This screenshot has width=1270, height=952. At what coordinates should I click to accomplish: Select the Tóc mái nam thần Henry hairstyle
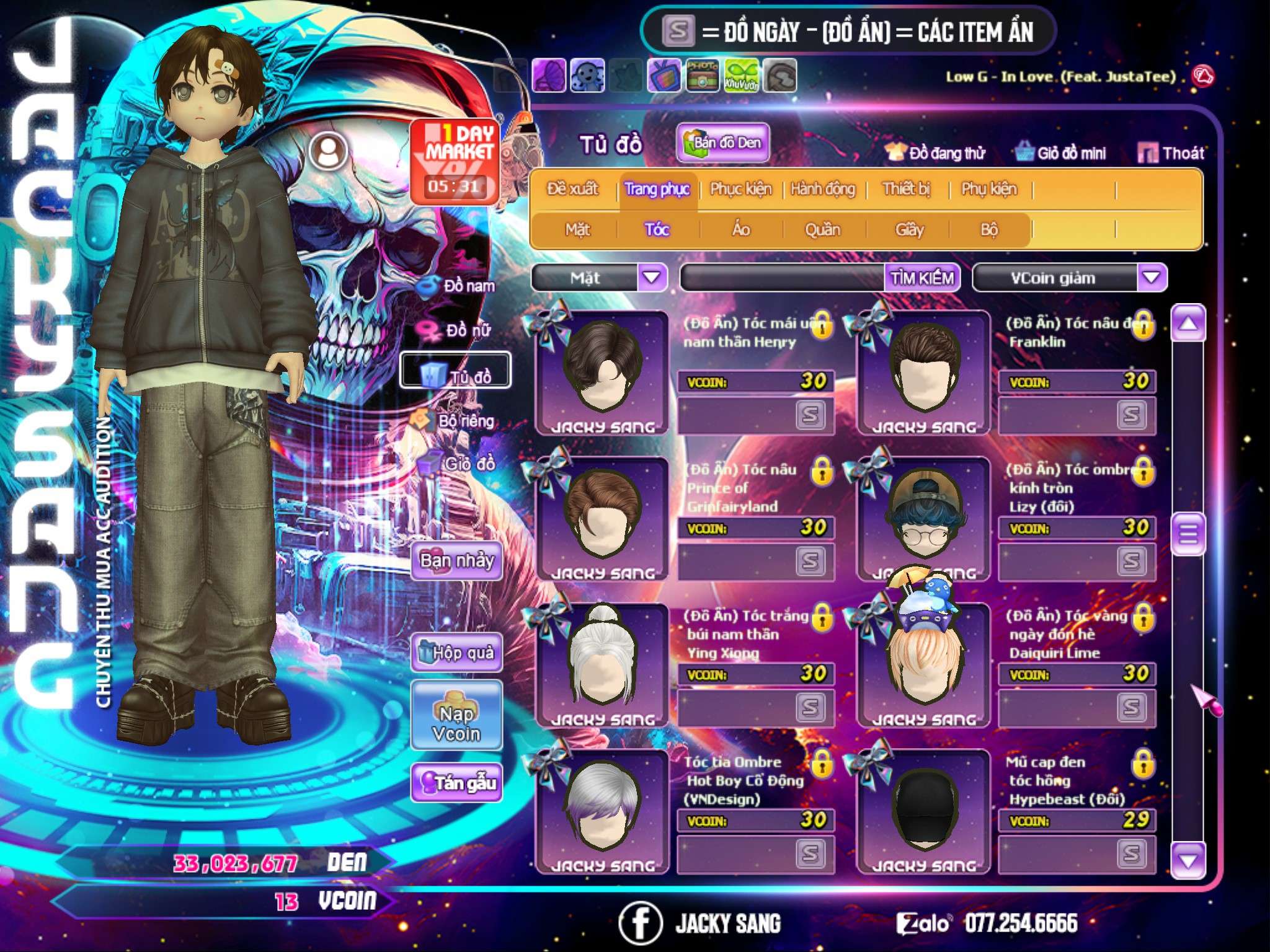[602, 372]
